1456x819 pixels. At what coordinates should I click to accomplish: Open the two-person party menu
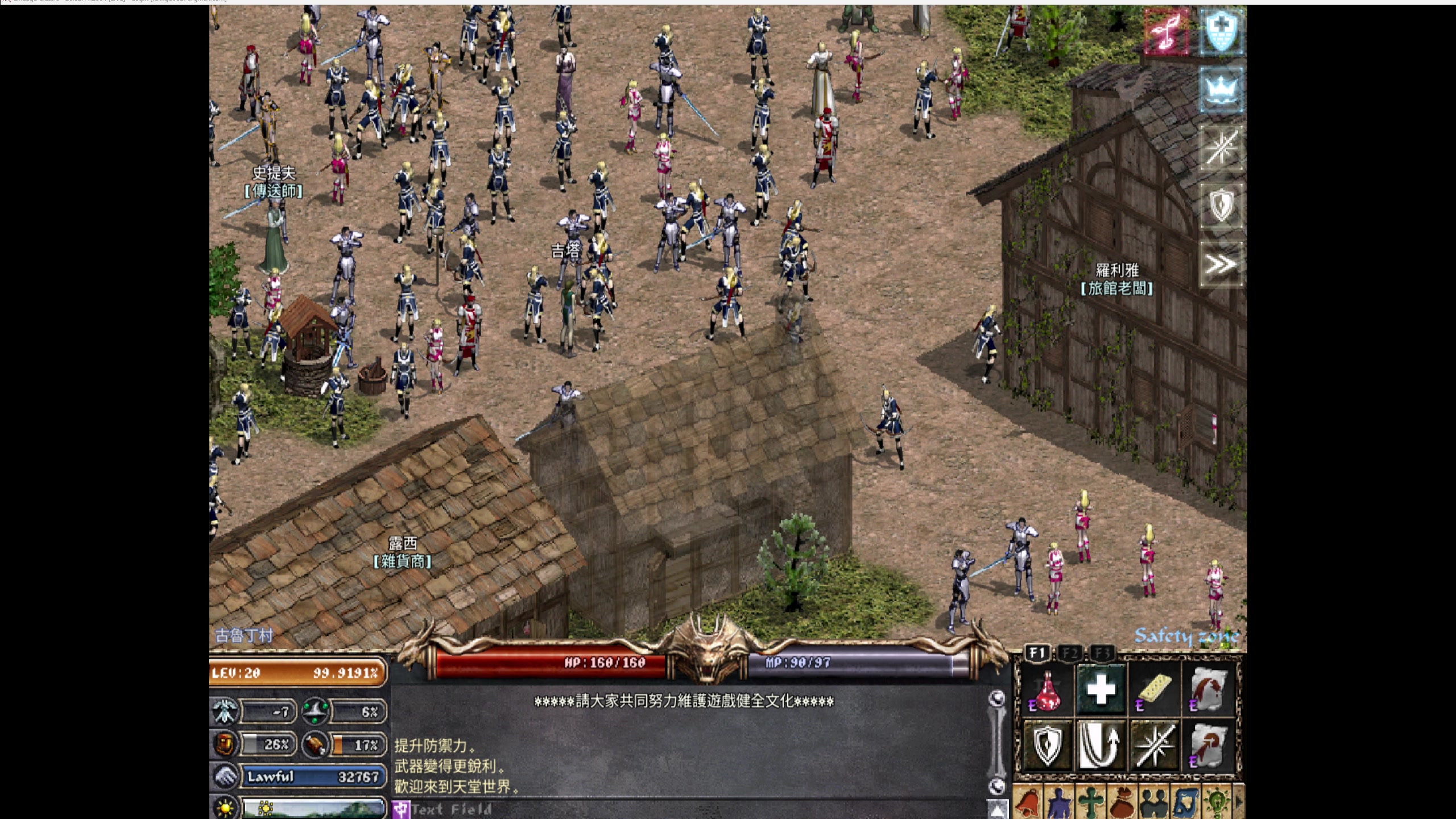tap(1154, 803)
